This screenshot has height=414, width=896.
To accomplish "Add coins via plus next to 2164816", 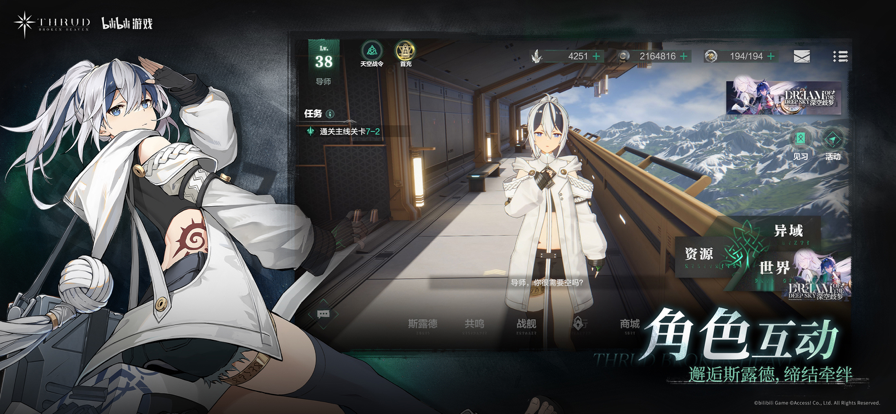I will point(685,56).
